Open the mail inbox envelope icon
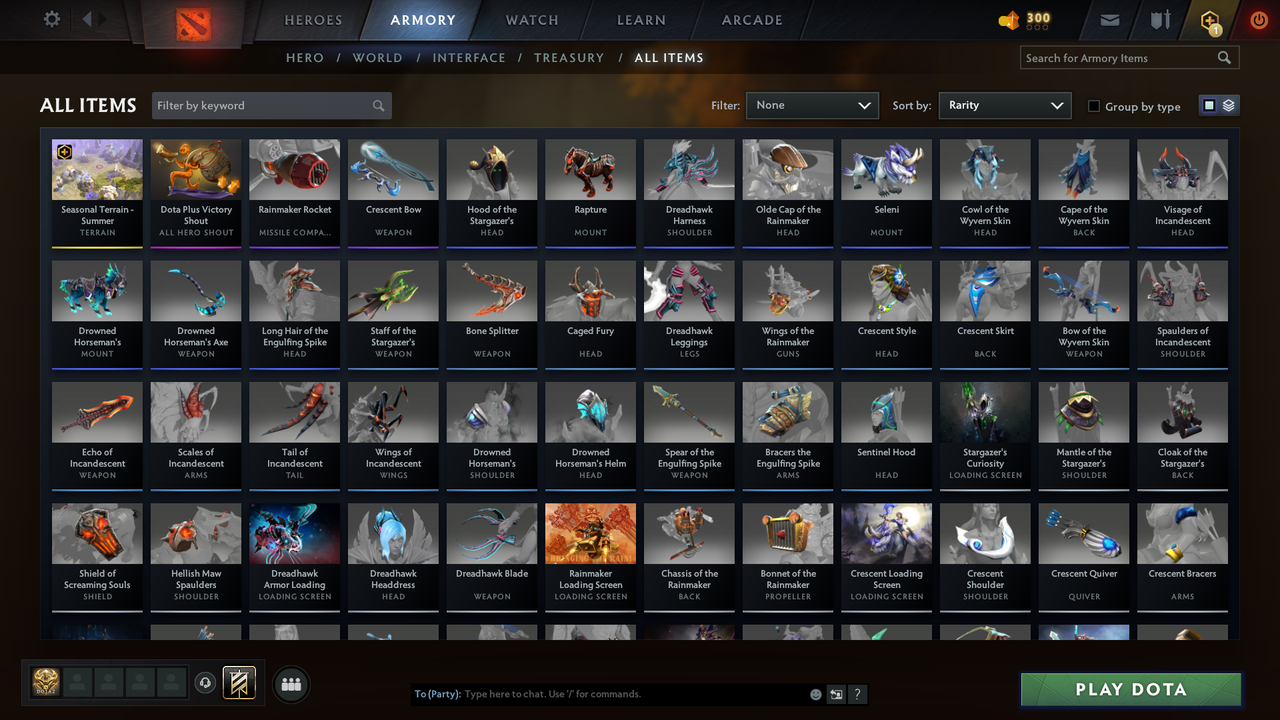1280x720 pixels. tap(1110, 19)
